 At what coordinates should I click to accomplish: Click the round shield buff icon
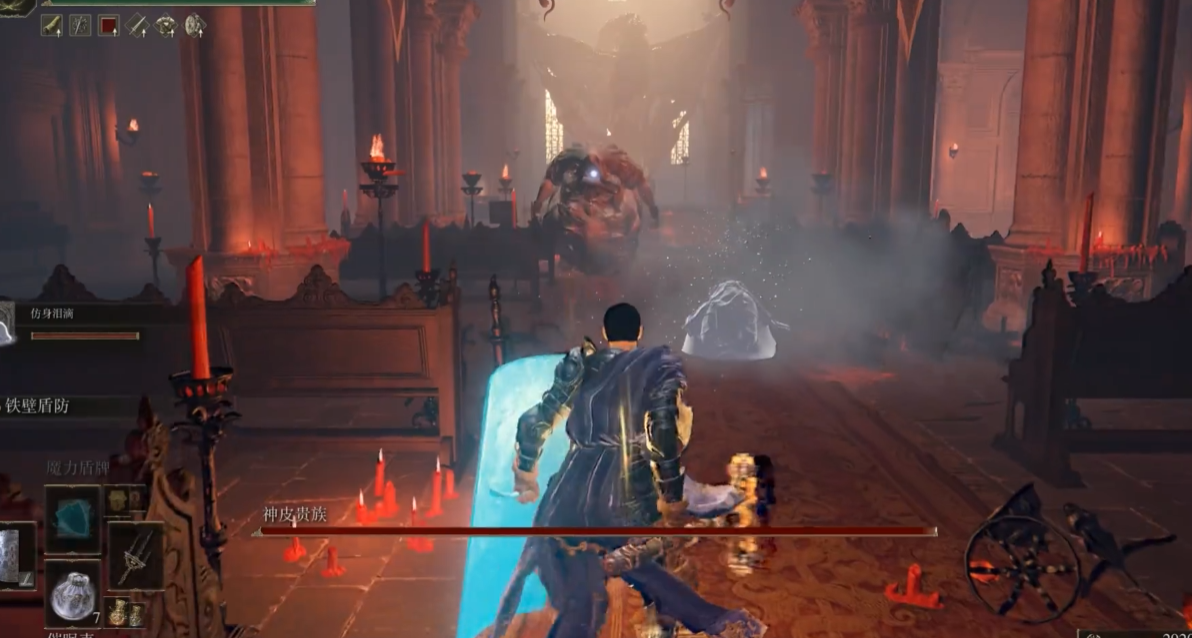(195, 25)
